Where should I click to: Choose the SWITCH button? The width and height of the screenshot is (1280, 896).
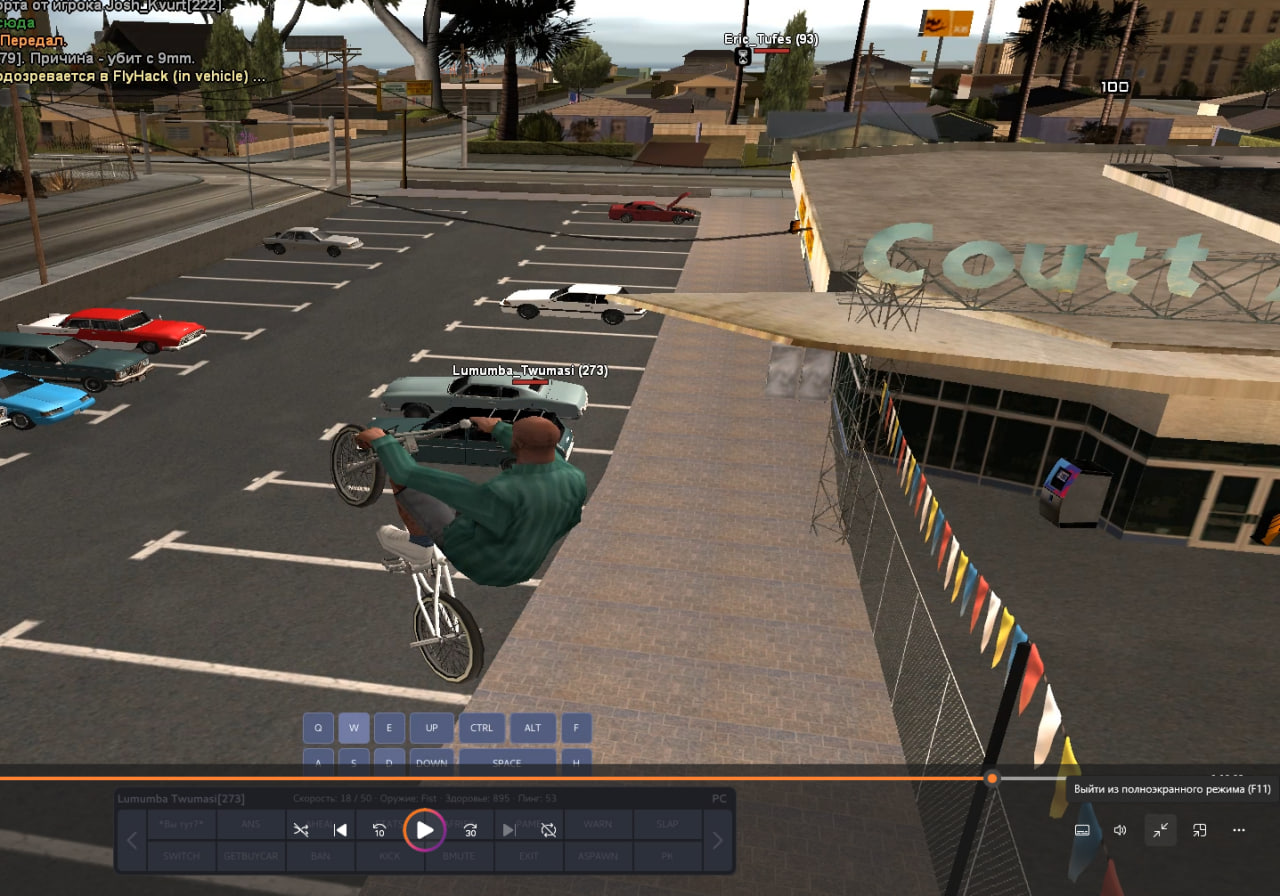point(182,856)
